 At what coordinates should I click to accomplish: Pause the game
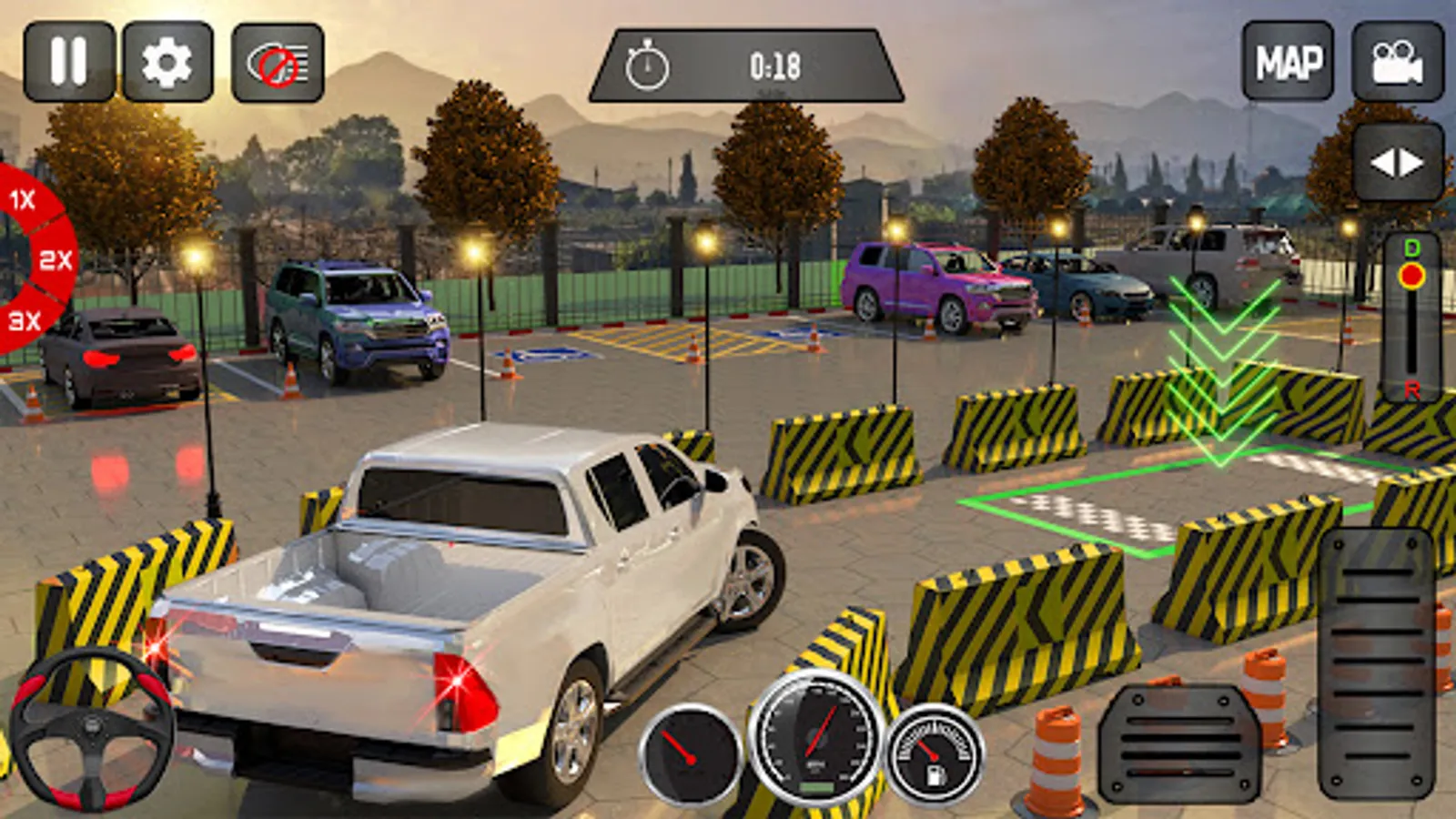point(69,62)
